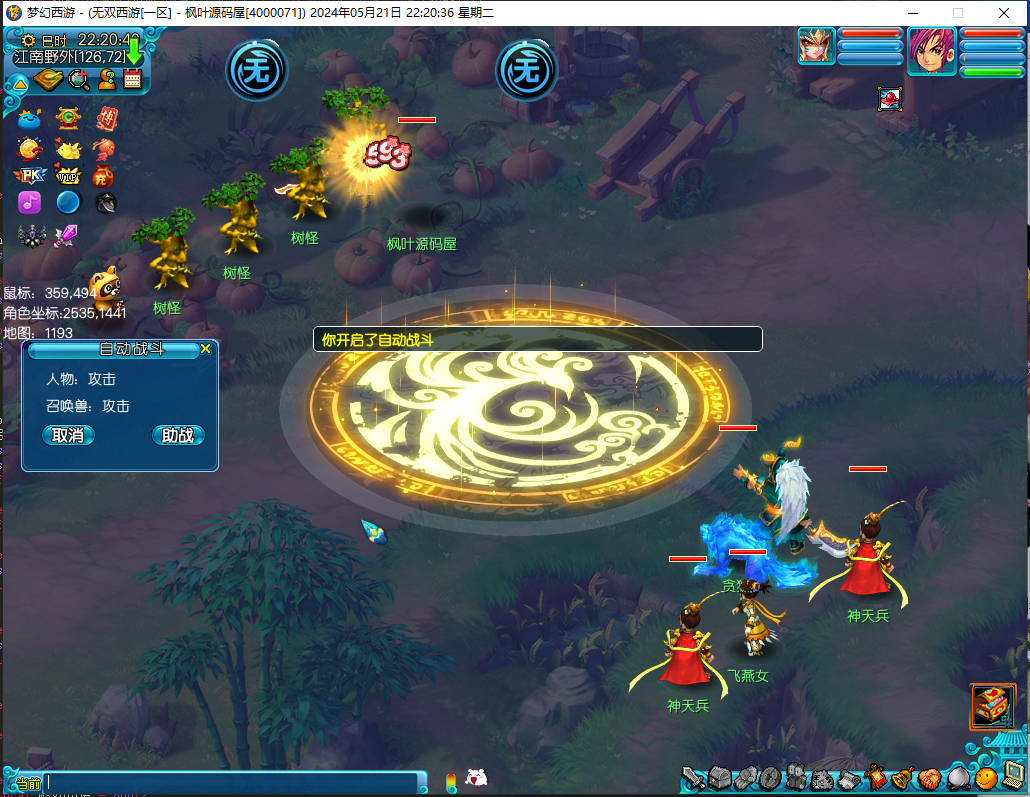Close the game window
1030x797 pixels.
pos(1004,13)
